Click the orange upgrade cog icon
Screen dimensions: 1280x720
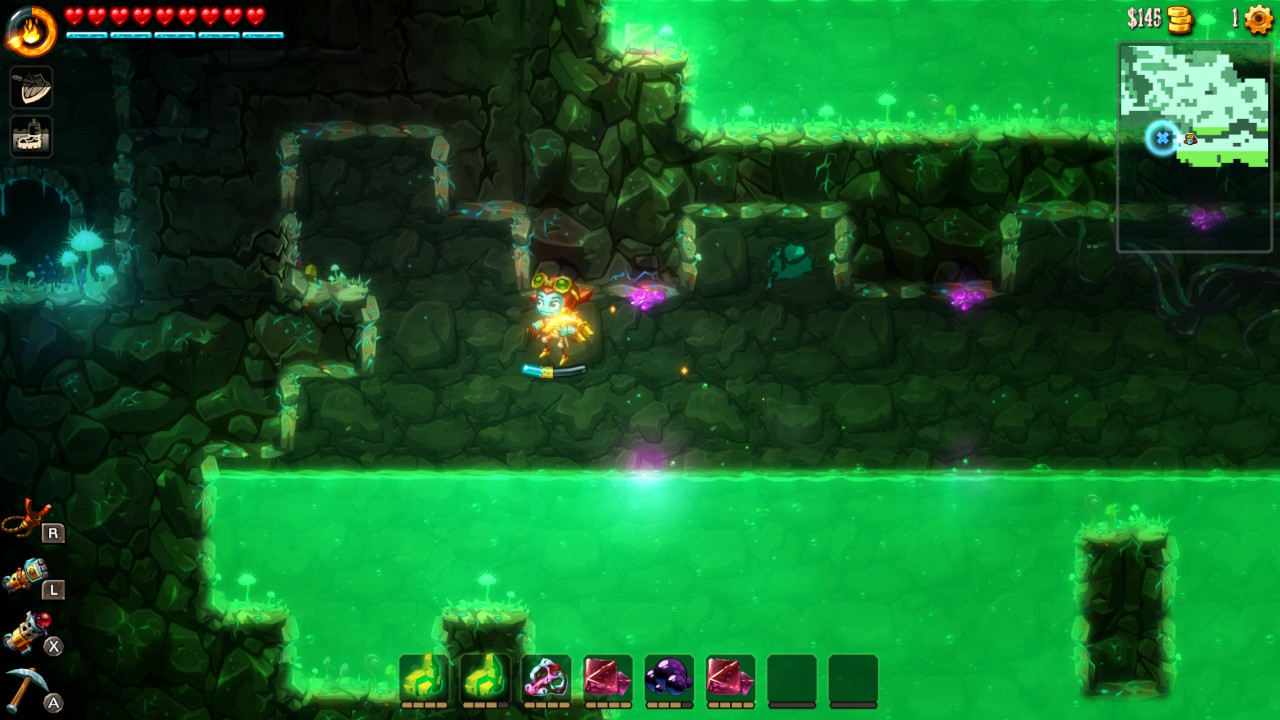[x=1258, y=19]
